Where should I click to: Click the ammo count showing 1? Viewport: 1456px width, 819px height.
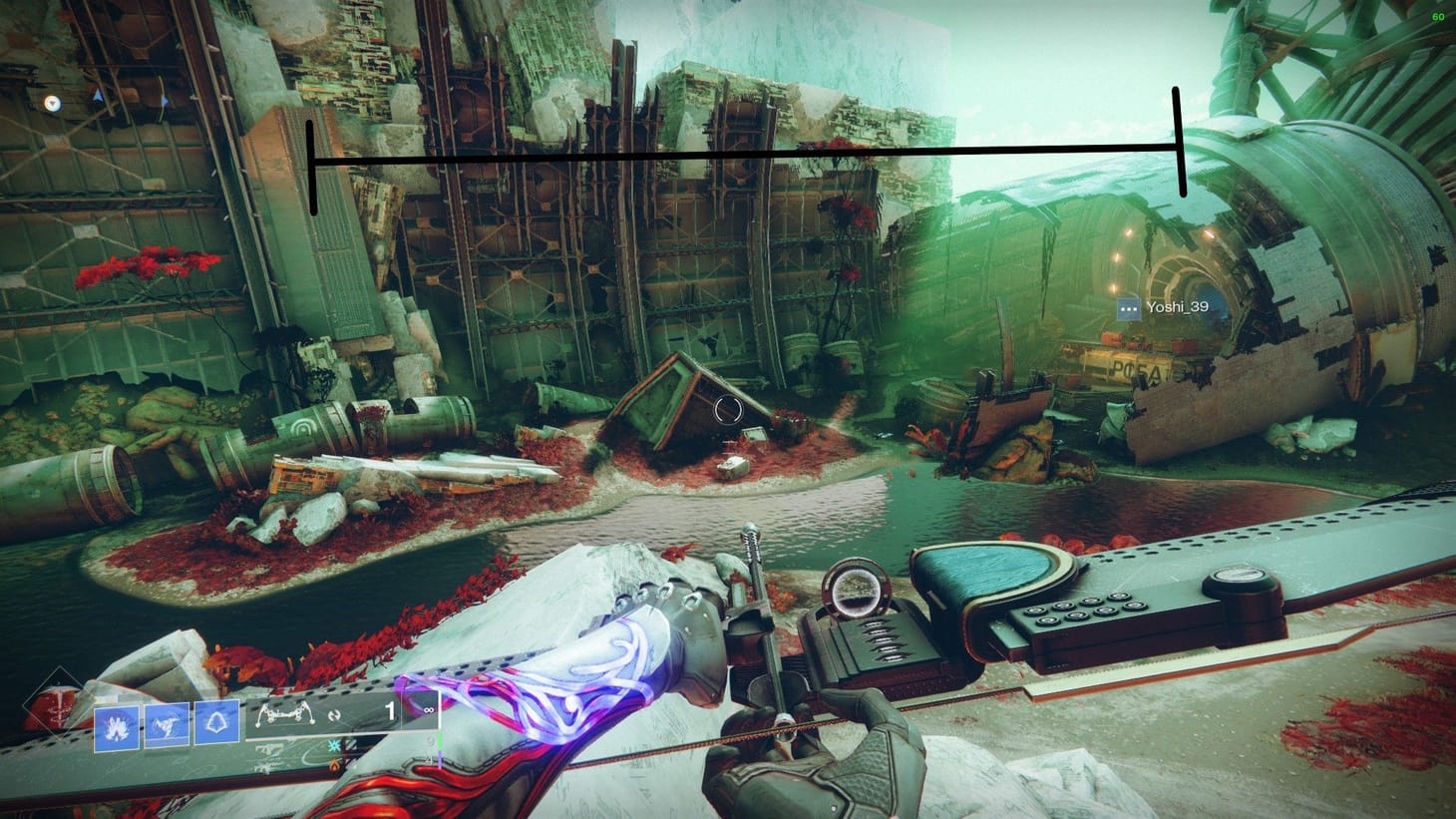pyautogui.click(x=390, y=711)
